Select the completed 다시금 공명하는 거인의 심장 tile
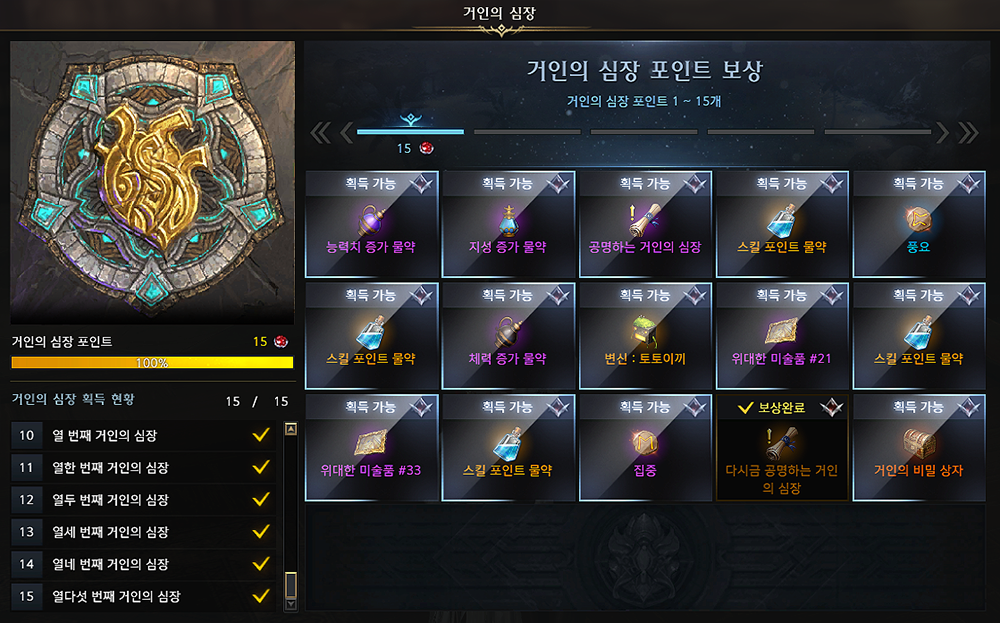Image resolution: width=1000 pixels, height=623 pixels. point(782,448)
